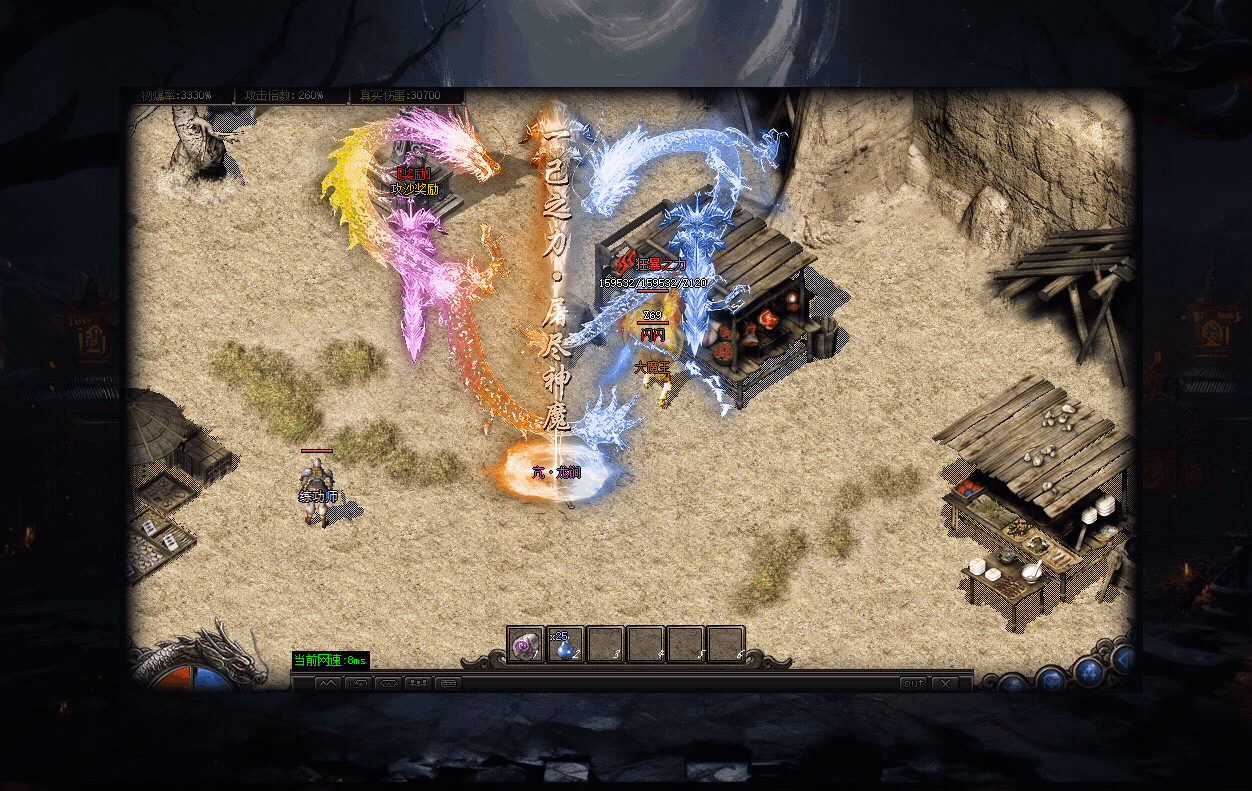Close the bottom bar with the X button
The width and height of the screenshot is (1252, 791).
pos(944,683)
